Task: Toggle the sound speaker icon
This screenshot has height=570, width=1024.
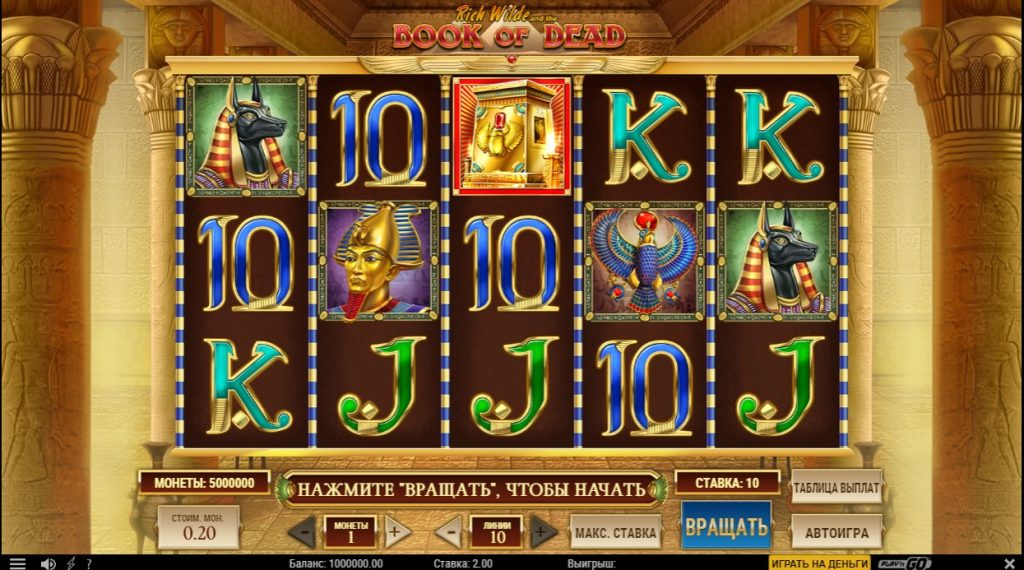Action: click(x=47, y=563)
